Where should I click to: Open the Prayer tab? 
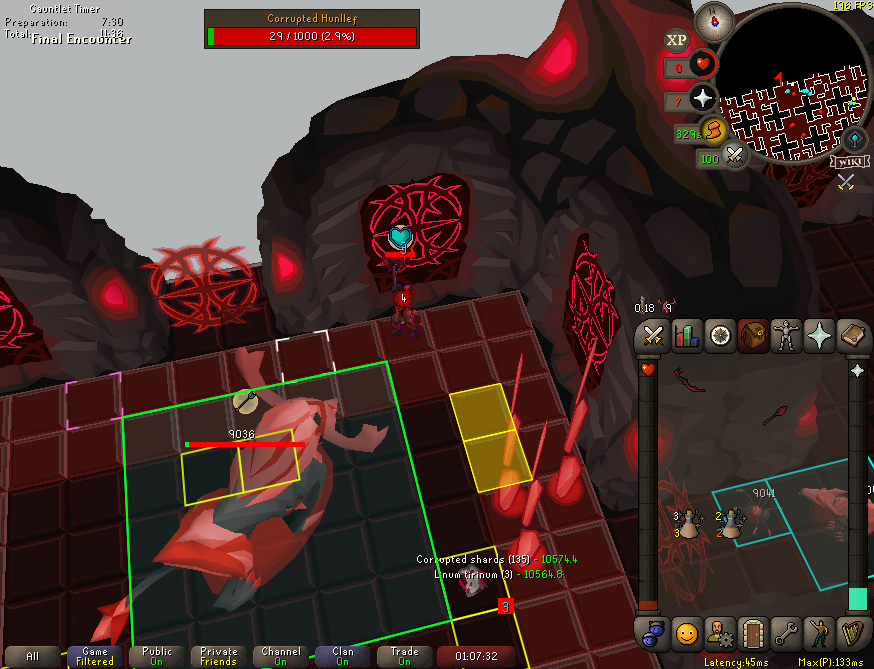point(819,336)
